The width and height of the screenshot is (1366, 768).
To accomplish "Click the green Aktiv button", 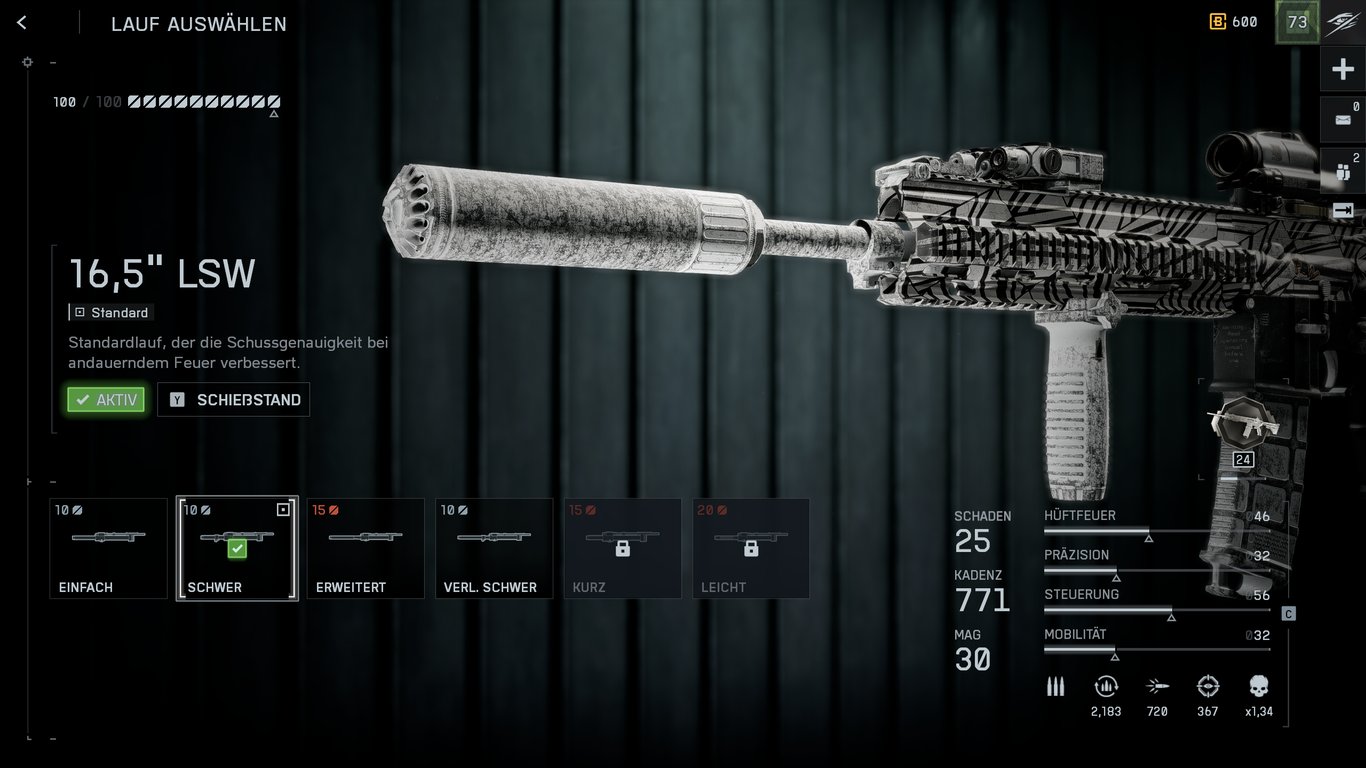I will coord(106,400).
